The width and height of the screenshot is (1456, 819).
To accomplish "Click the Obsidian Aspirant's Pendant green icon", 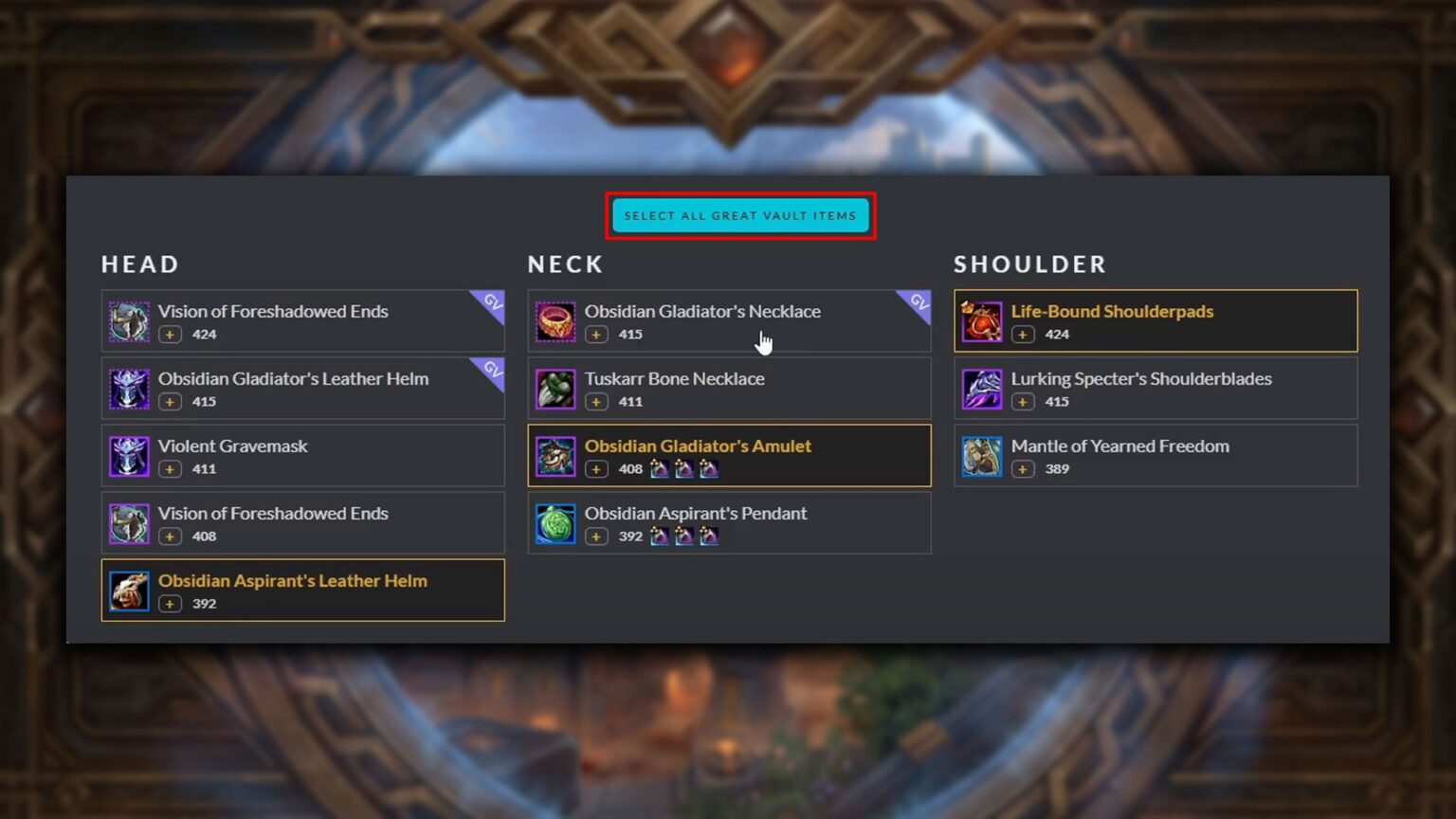I will pos(555,524).
